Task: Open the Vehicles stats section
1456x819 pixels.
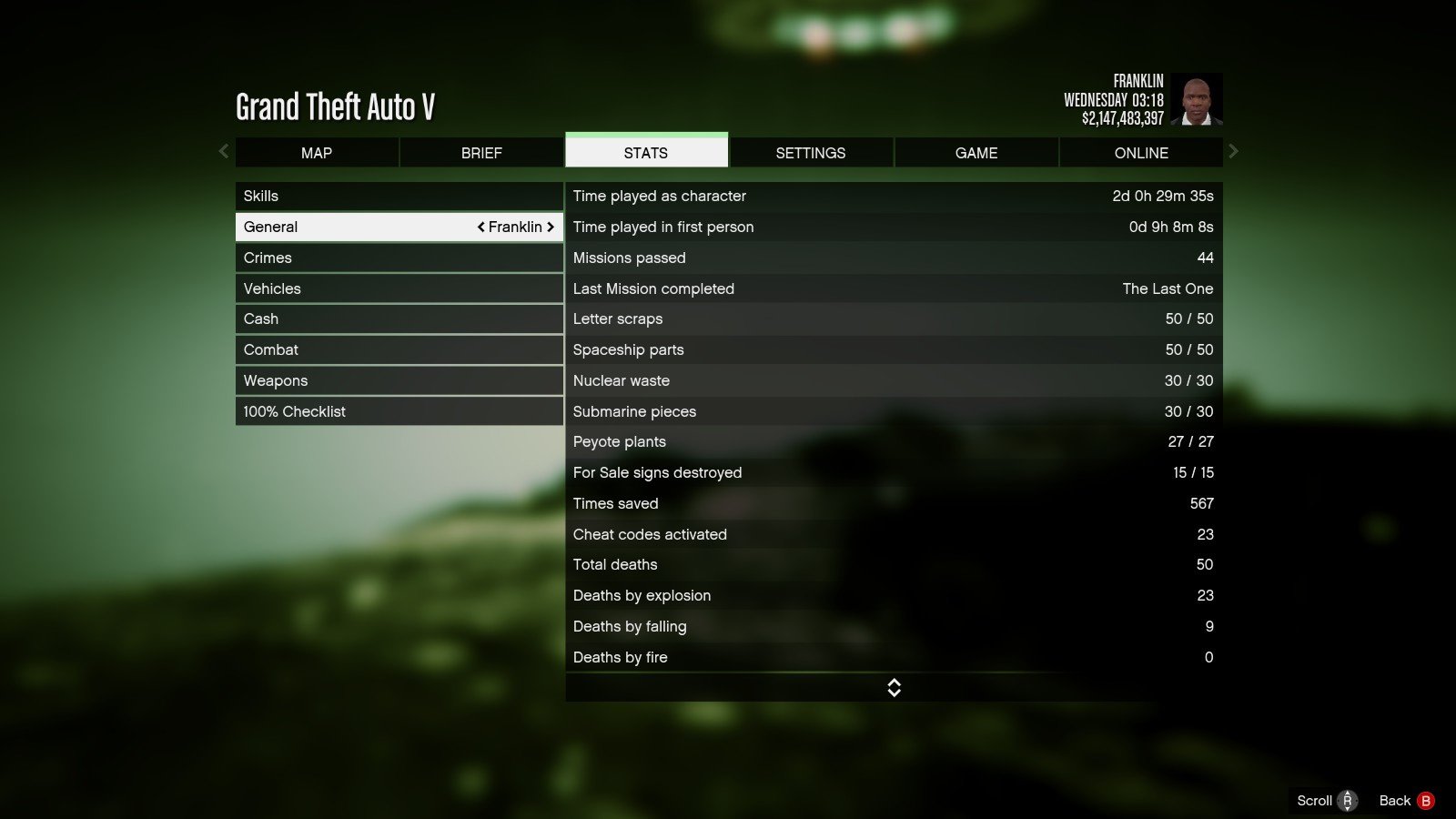Action: 400,288
